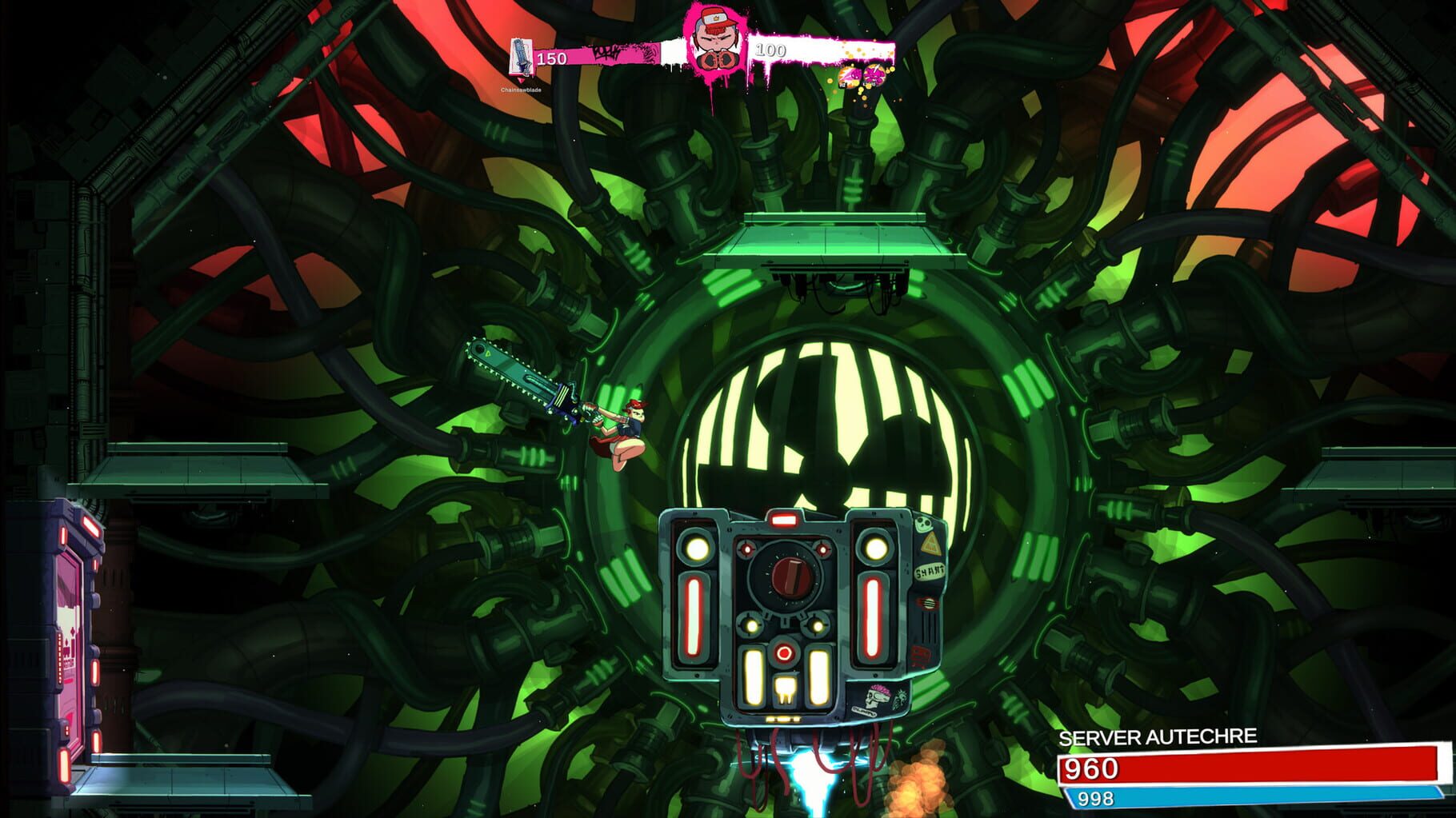This screenshot has height=818, width=1456.
Task: Click the glowing tooth-shaped switch
Action: [784, 690]
